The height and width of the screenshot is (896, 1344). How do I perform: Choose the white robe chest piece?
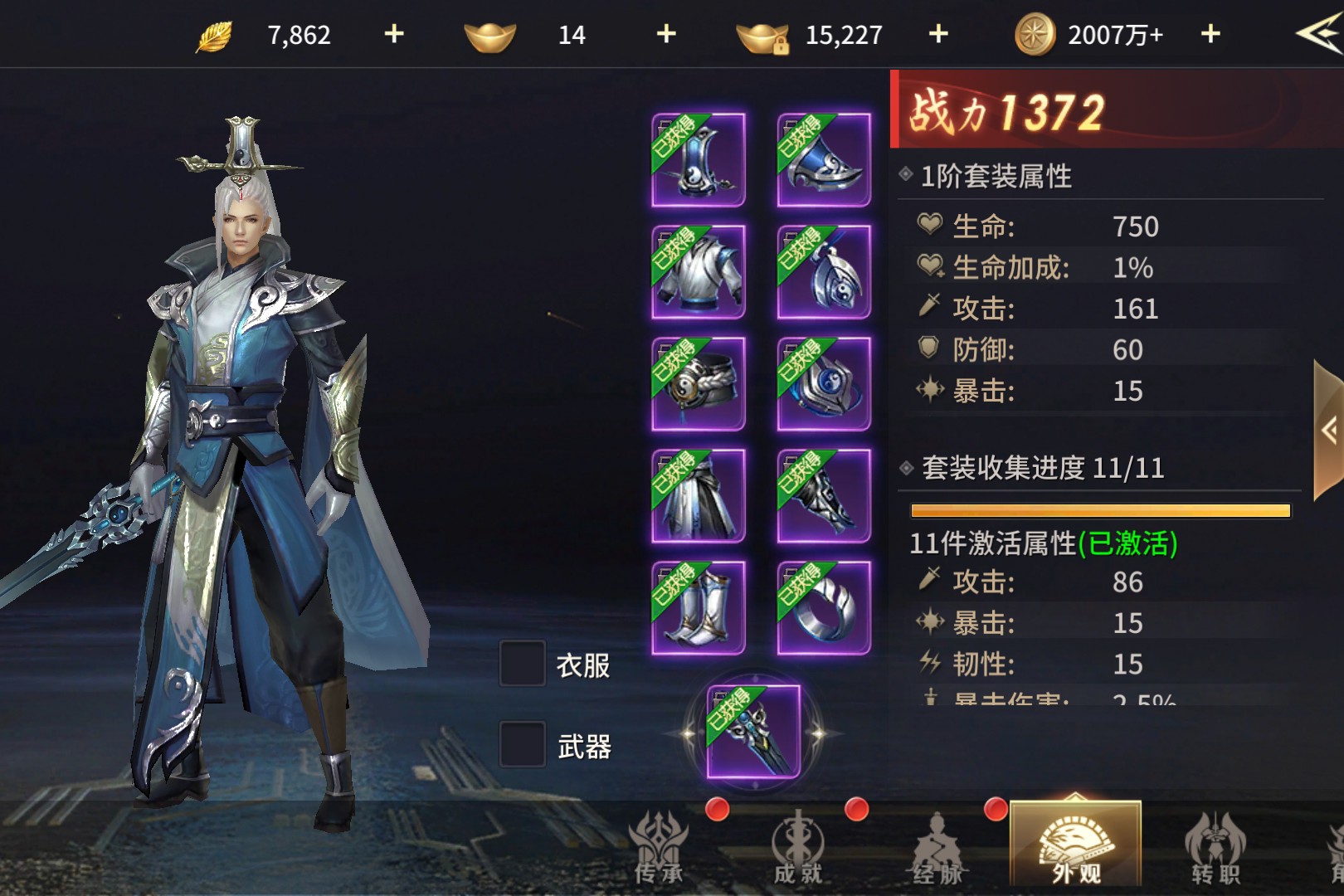[699, 272]
